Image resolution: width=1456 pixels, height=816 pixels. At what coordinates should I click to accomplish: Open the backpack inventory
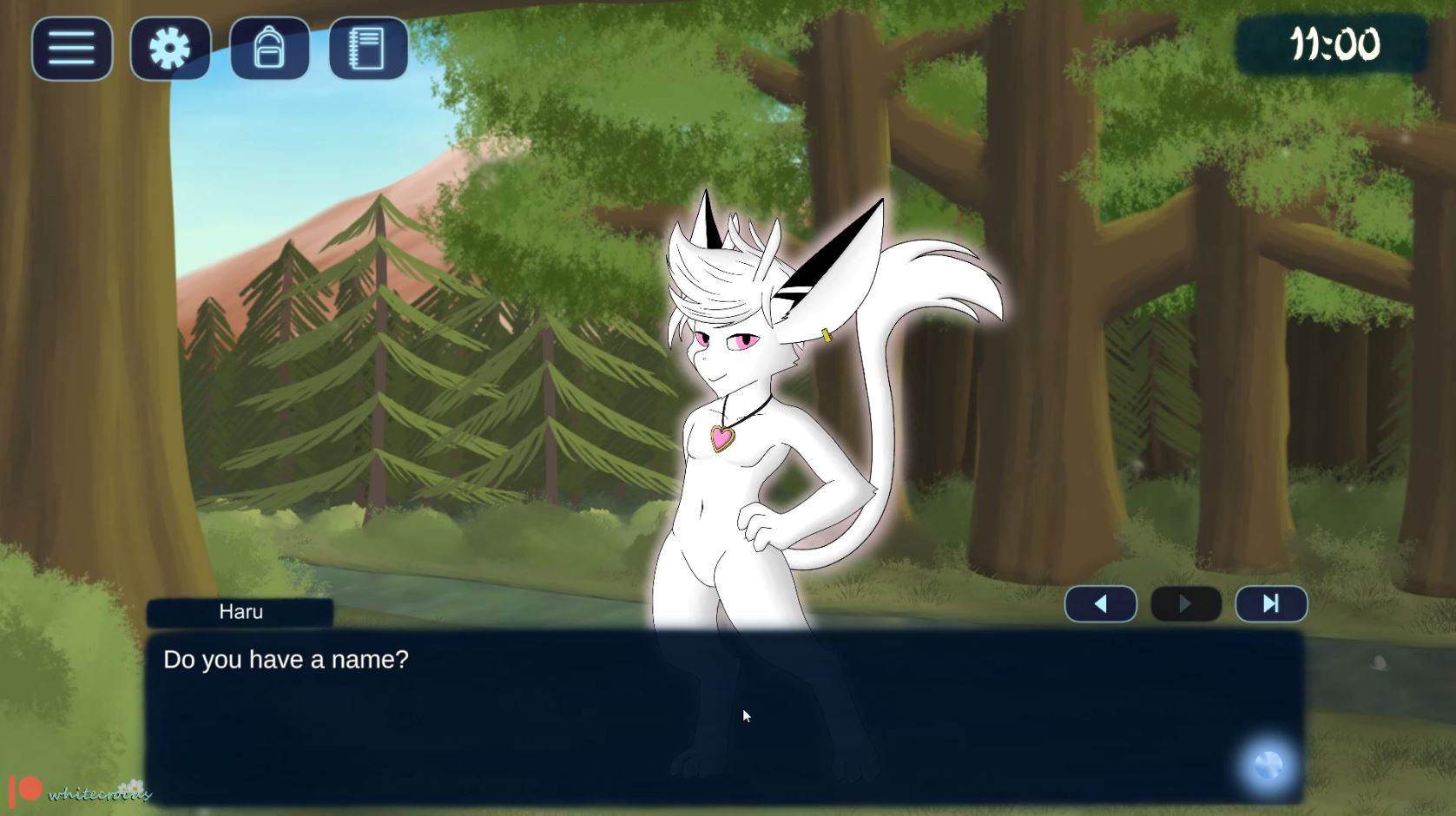click(x=269, y=49)
